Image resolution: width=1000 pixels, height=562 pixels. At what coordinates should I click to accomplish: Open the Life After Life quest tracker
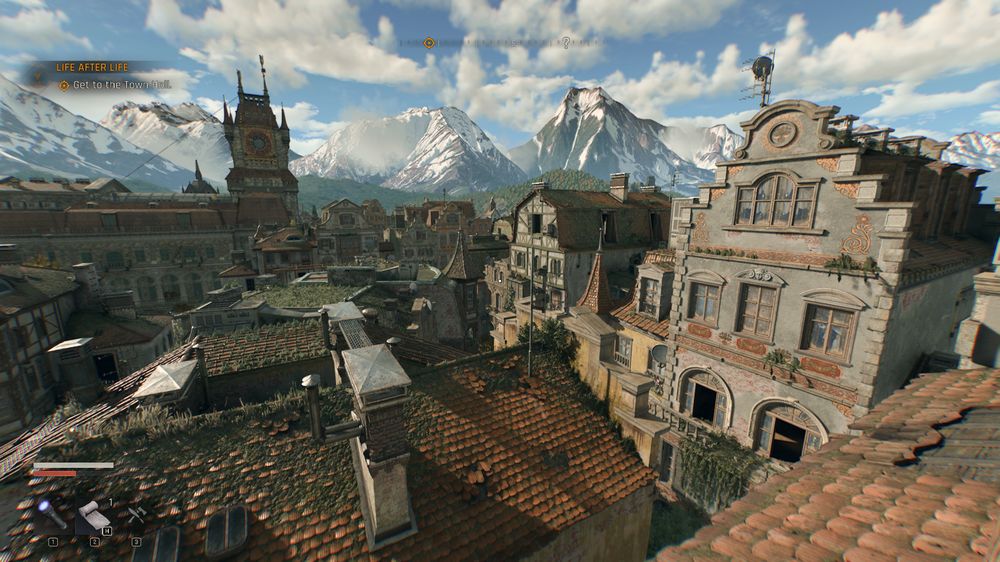92,66
